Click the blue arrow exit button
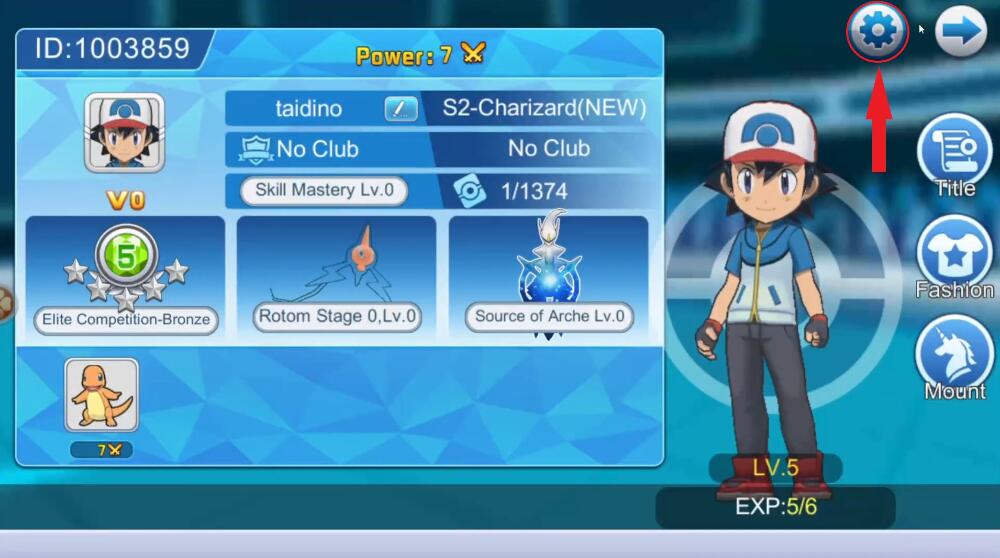This screenshot has width=1000, height=558. tap(960, 32)
